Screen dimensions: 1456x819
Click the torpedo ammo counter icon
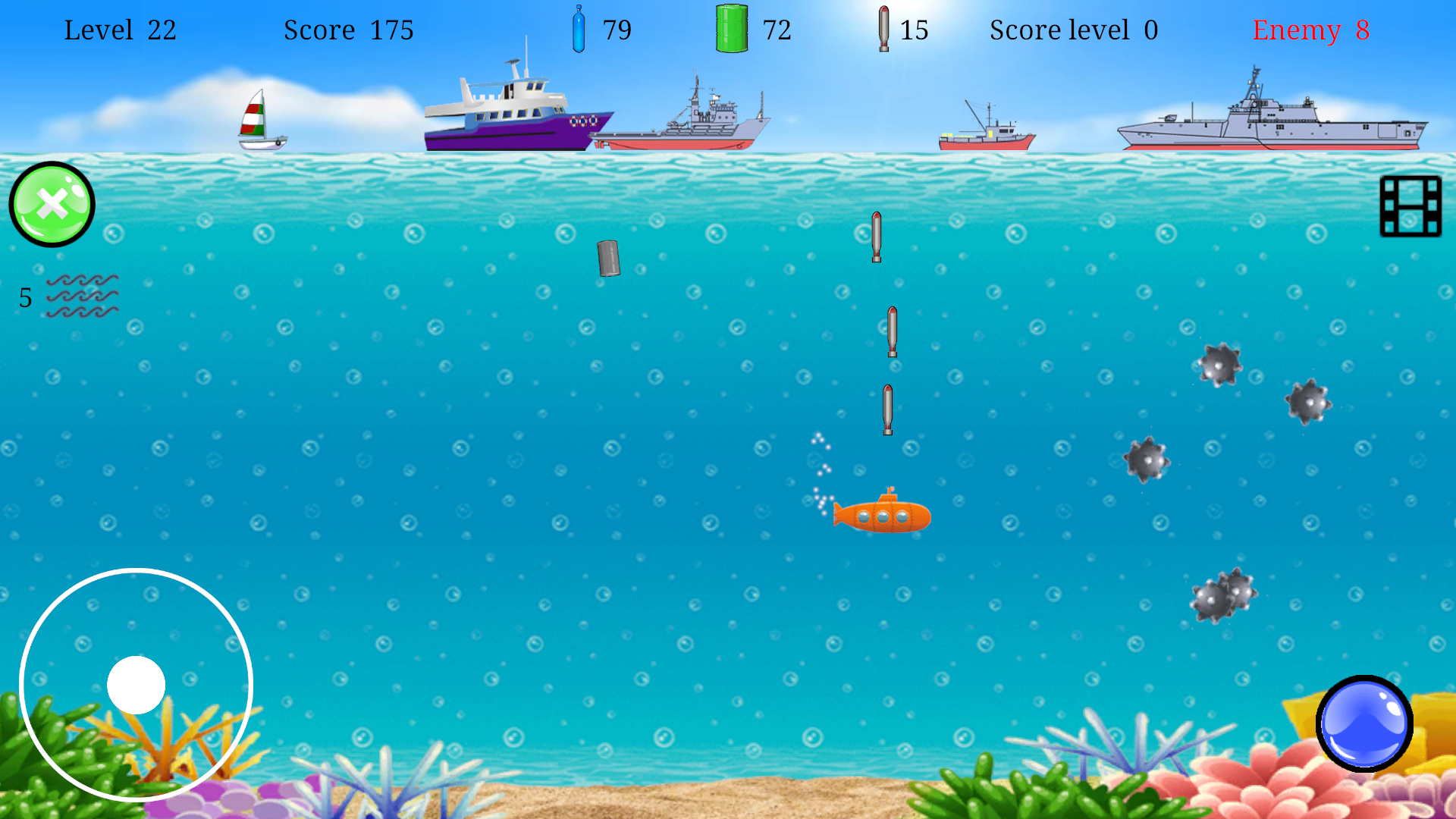(x=883, y=30)
